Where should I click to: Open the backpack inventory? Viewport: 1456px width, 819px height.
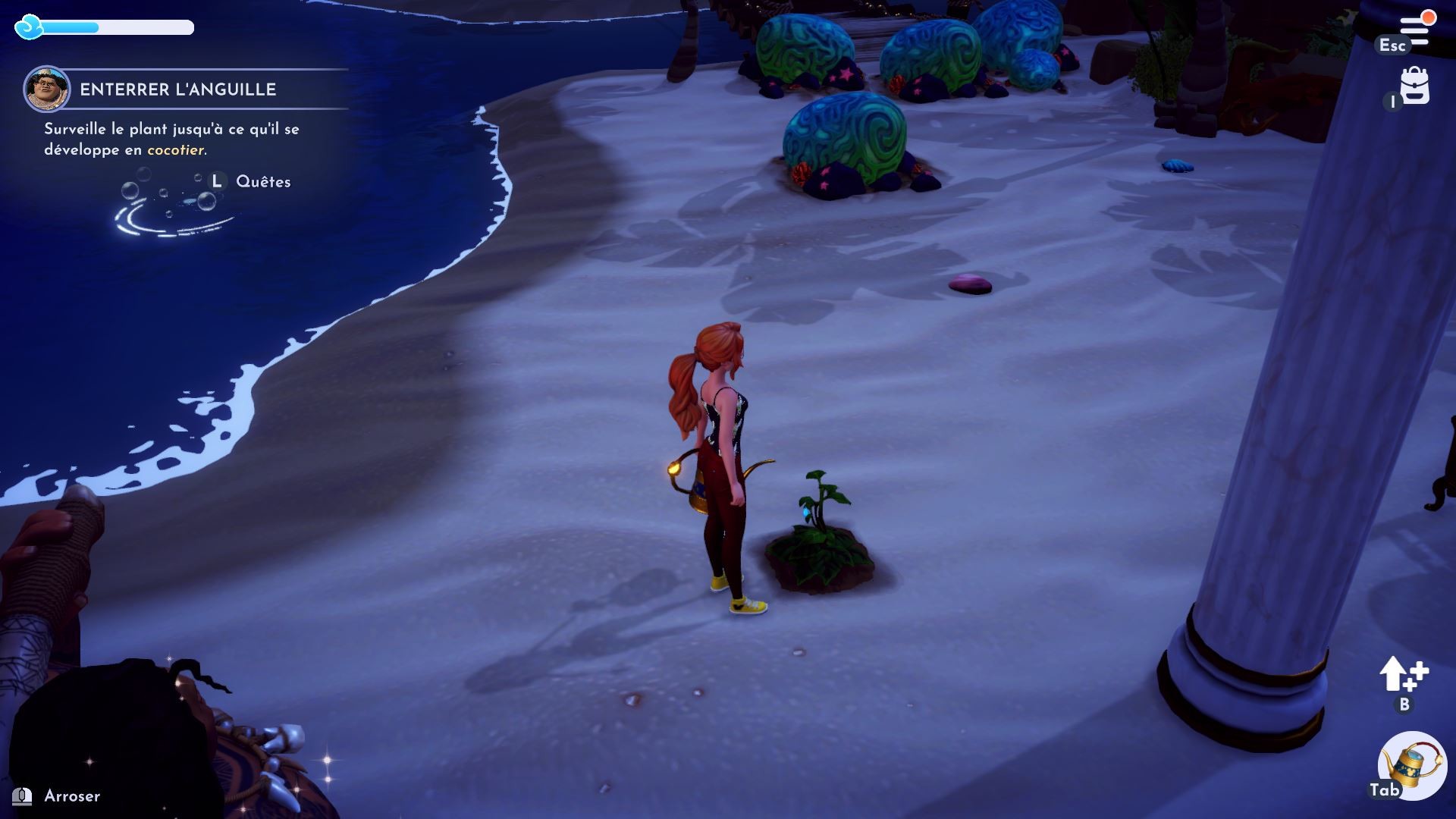pos(1414,86)
